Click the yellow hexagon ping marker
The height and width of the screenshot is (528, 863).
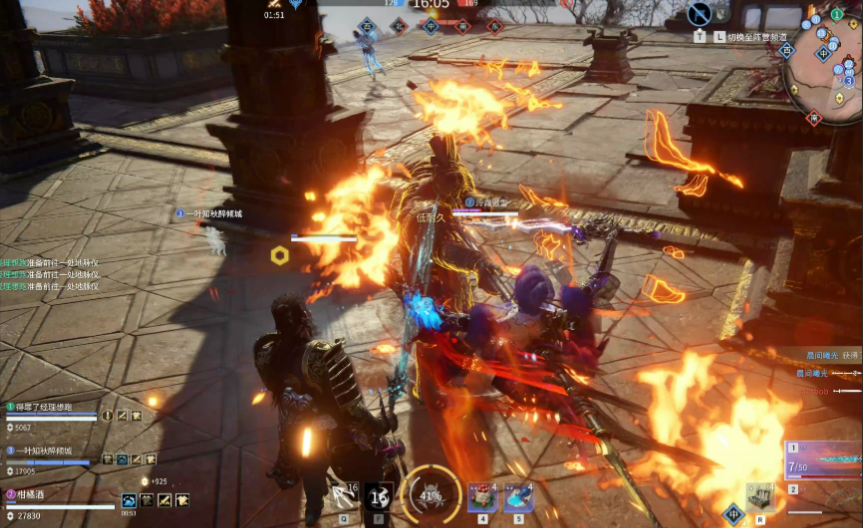pyautogui.click(x=280, y=255)
